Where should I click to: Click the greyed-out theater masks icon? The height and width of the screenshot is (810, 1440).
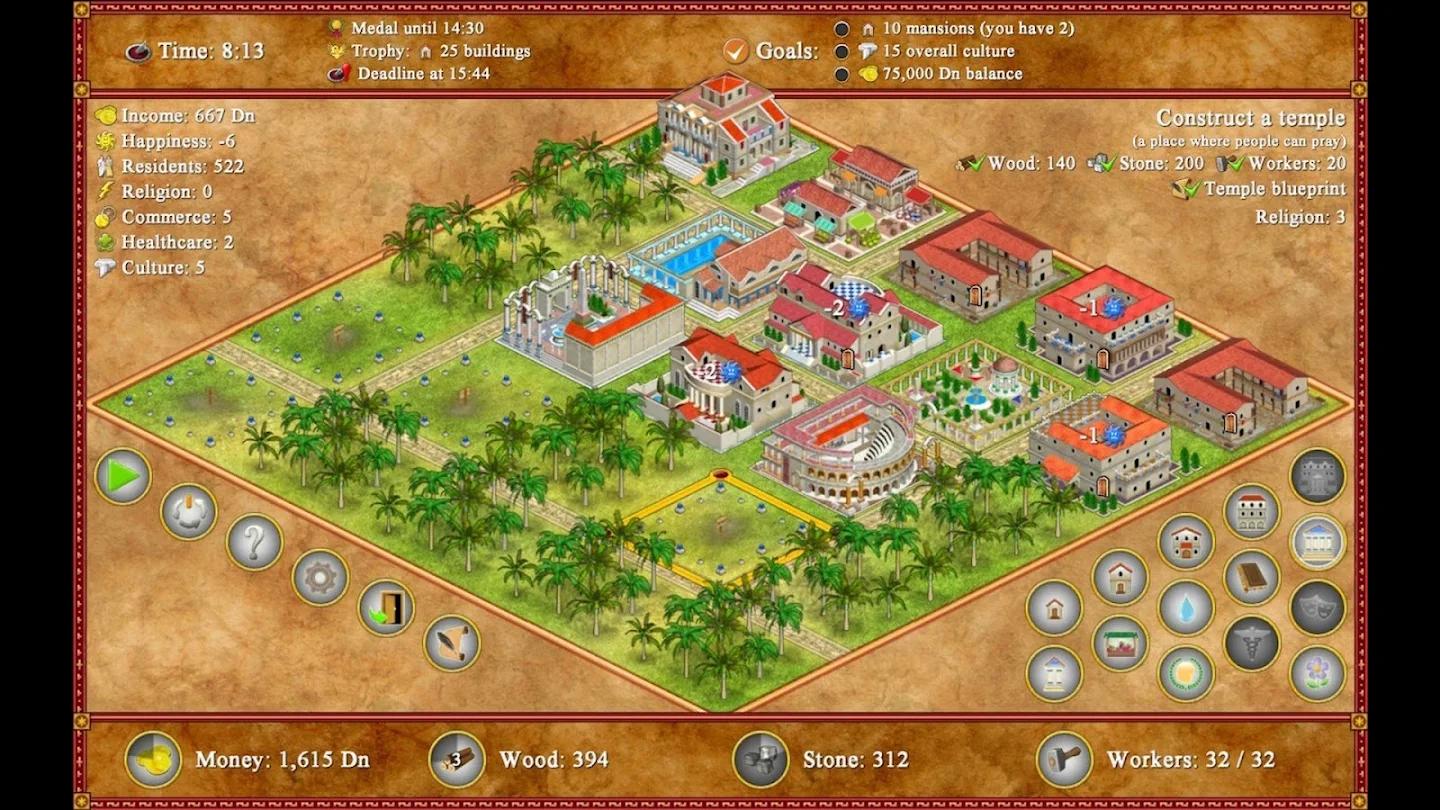1320,607
